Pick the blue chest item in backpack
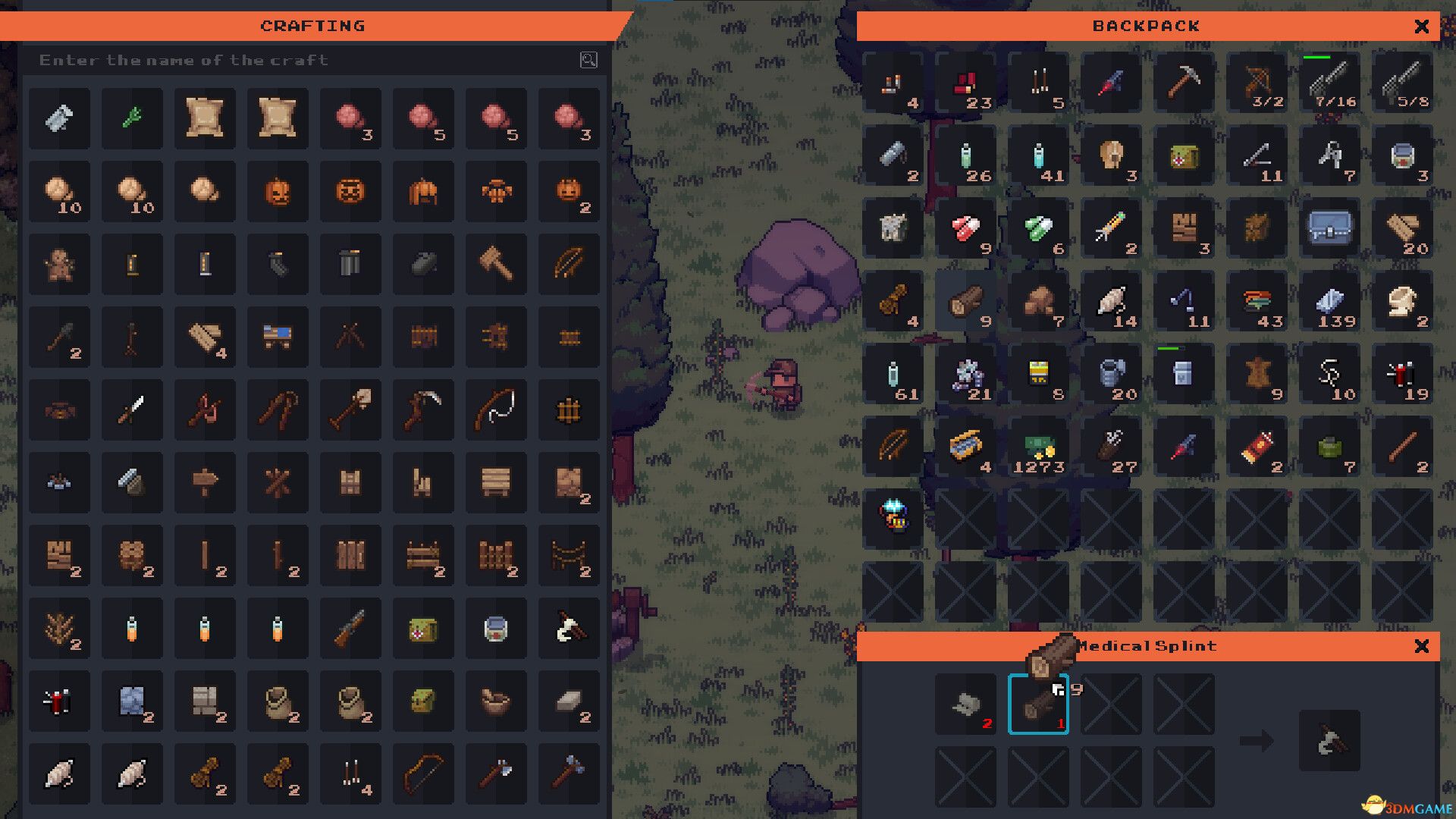1456x819 pixels. (1329, 227)
